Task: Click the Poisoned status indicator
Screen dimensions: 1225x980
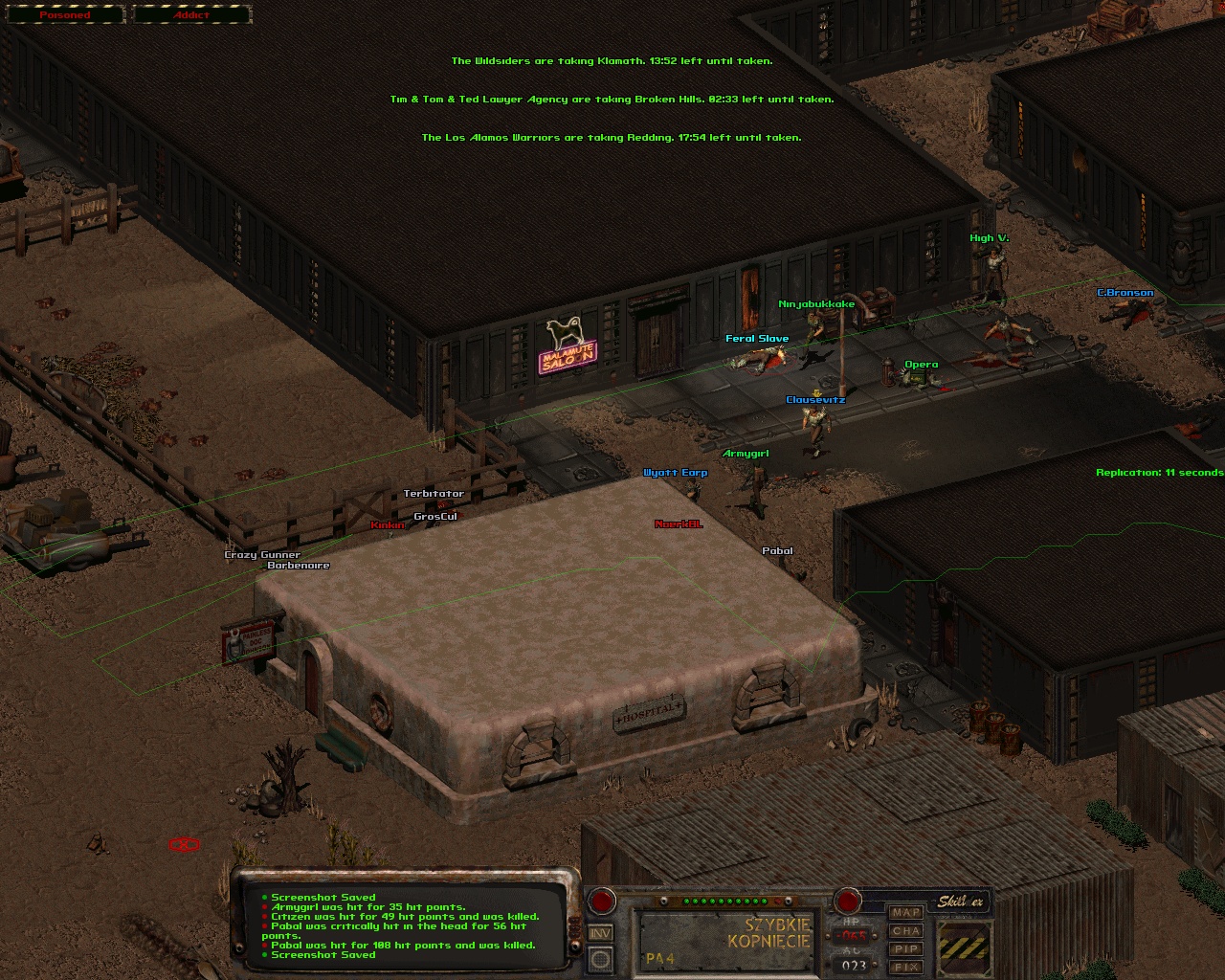Action: tap(64, 15)
